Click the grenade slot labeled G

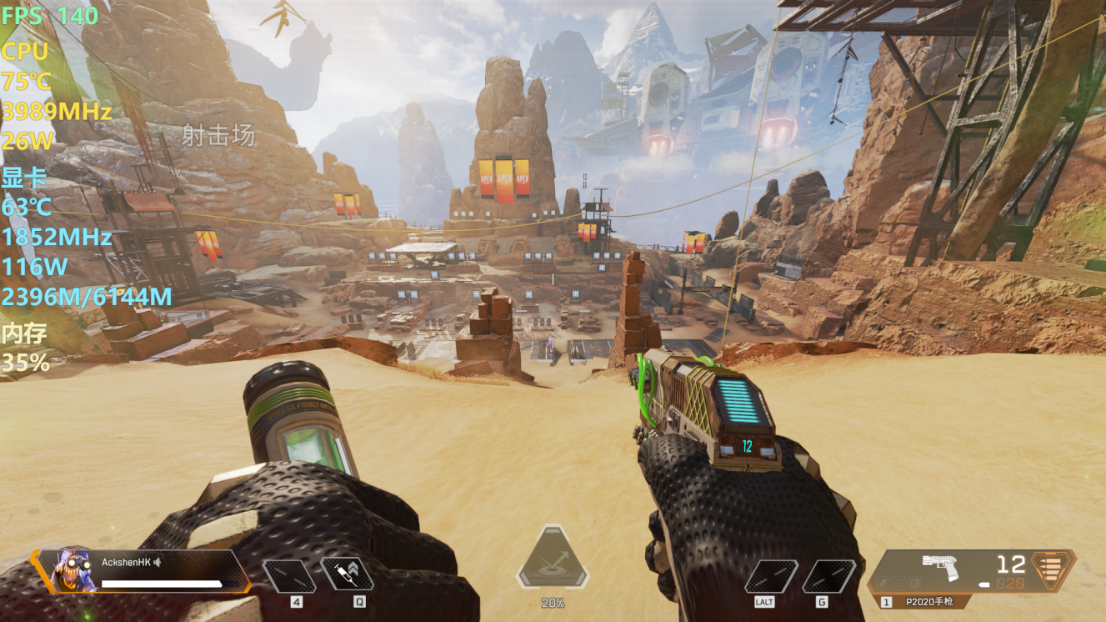829,576
